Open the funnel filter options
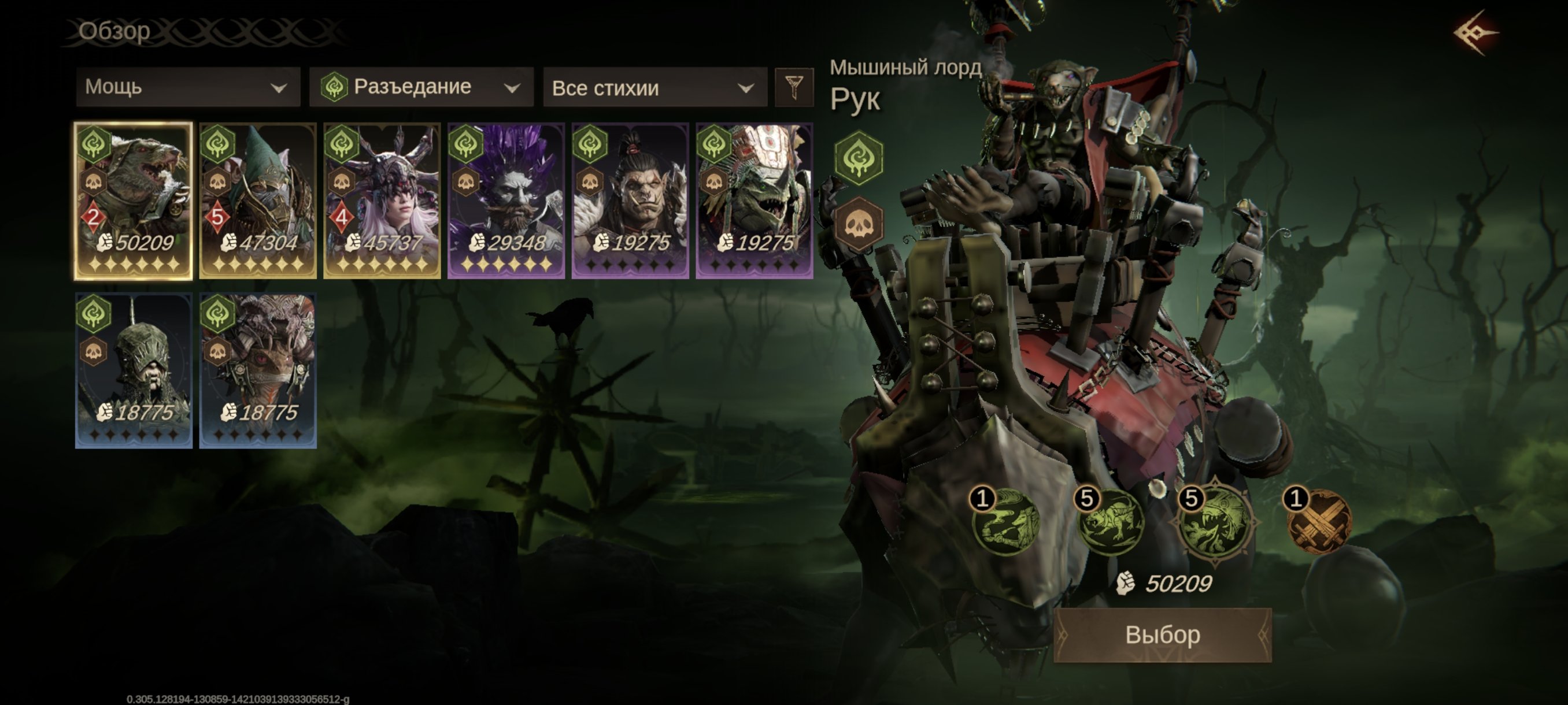The width and height of the screenshot is (1568, 705). tap(794, 88)
